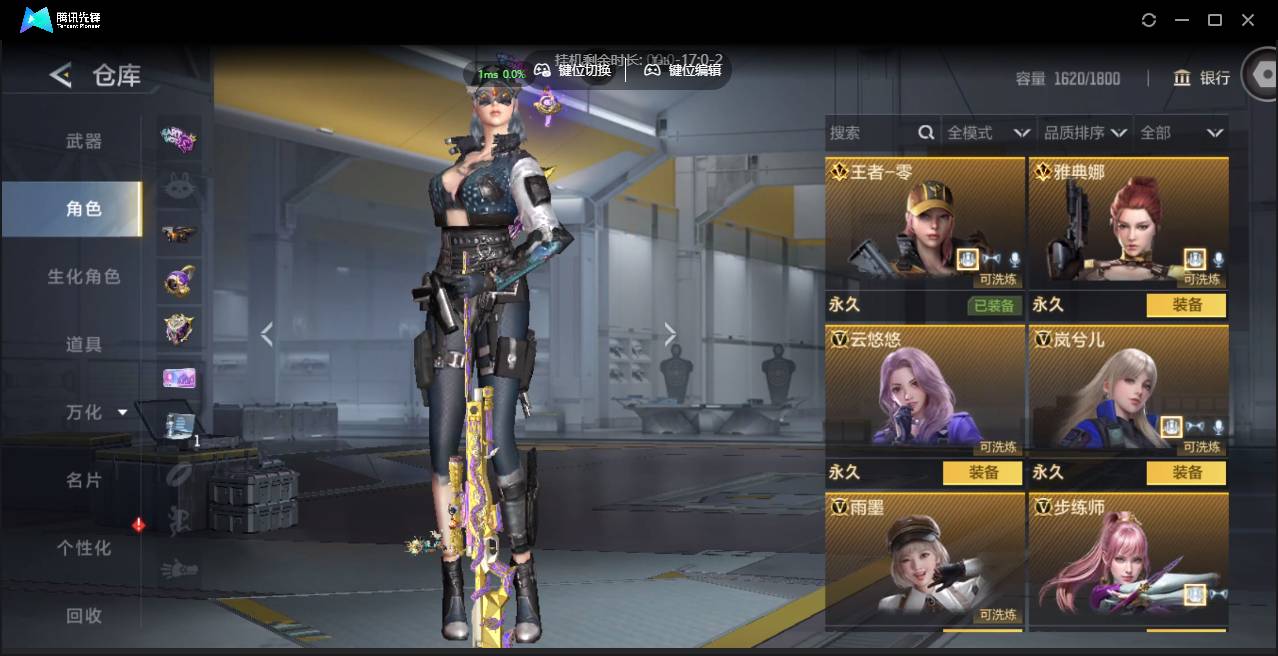Equip the 岚兮儿 character
The height and width of the screenshot is (656, 1278).
pyautogui.click(x=1186, y=473)
